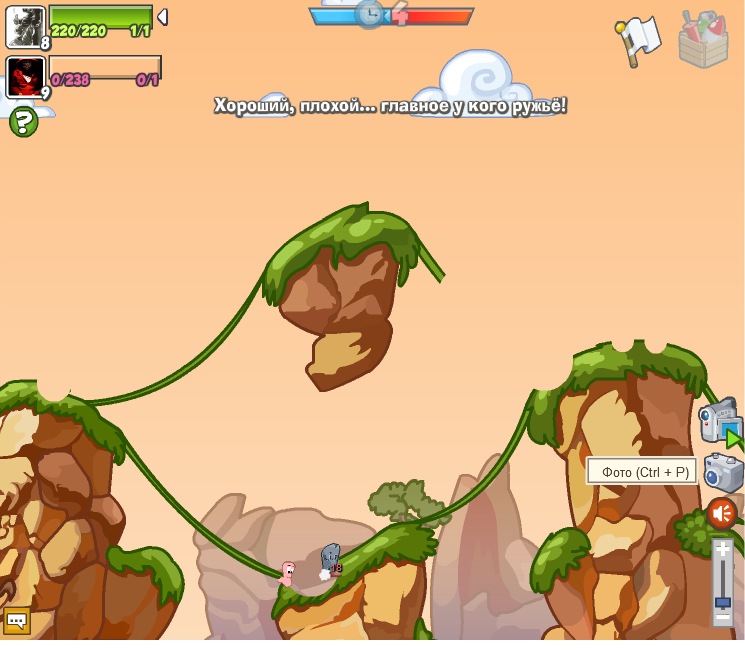Click the blue handle on the zoom slider
Screen dimensions: 745x650
(722, 602)
